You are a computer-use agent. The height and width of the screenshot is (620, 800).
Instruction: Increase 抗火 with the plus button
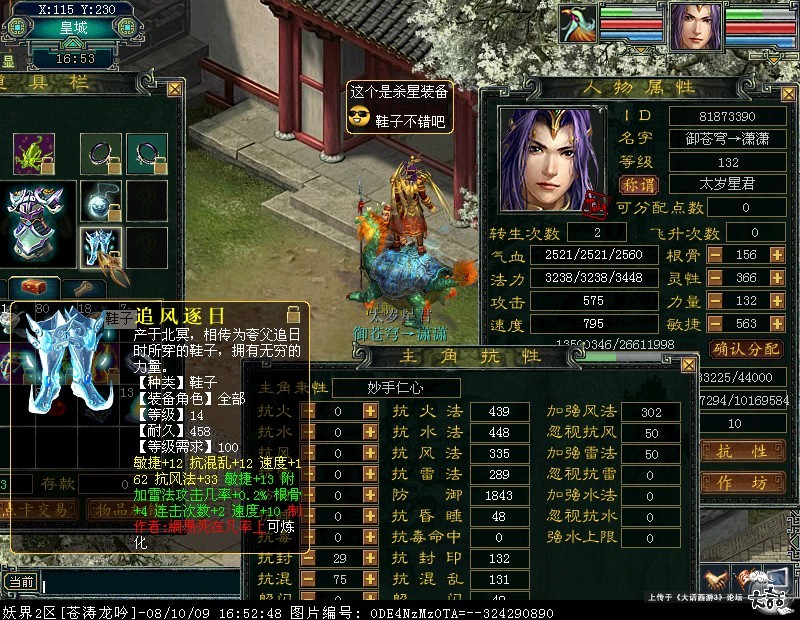coord(369,411)
